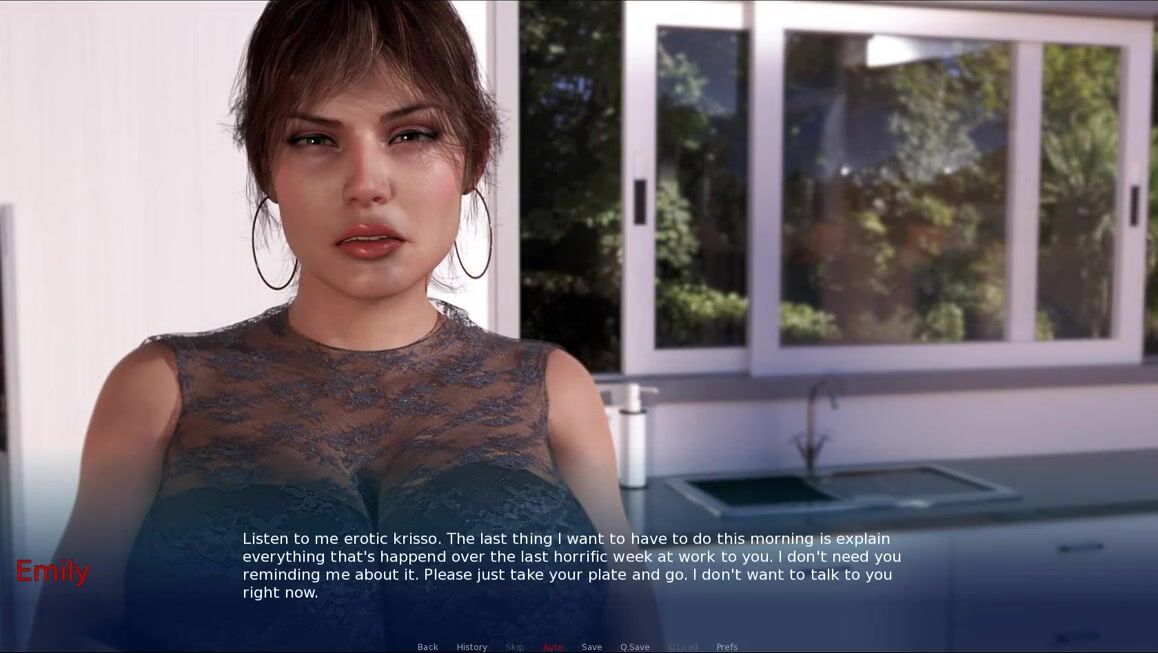The width and height of the screenshot is (1158, 653).
Task: Open the Save game screen
Action: point(592,647)
